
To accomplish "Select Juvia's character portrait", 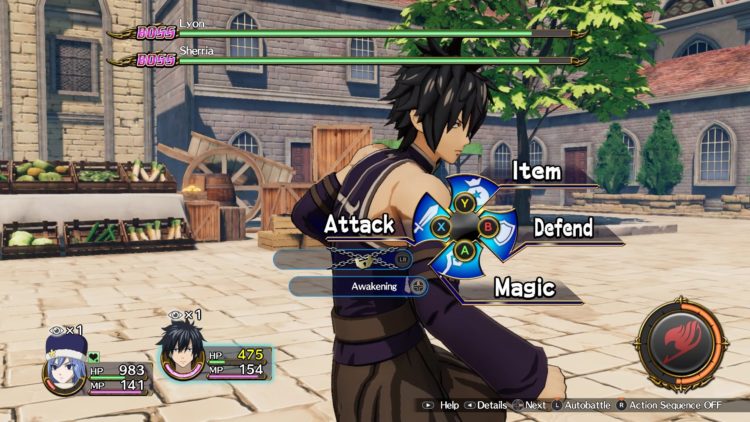I will (63, 364).
